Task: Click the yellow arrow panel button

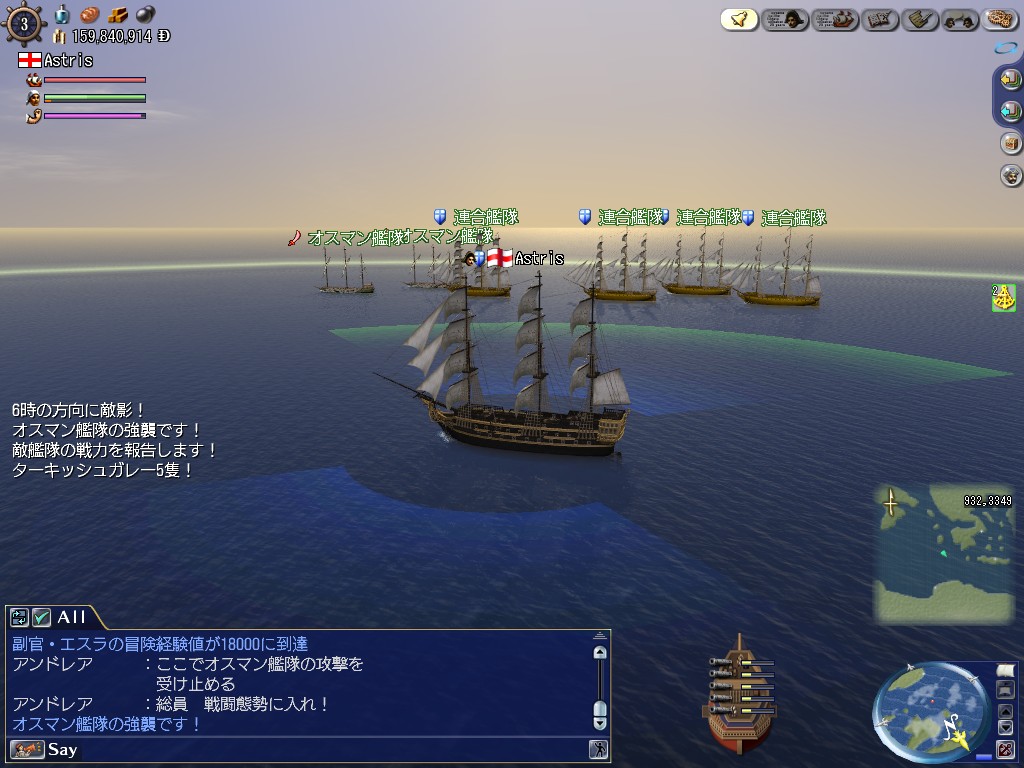Action: point(1010,80)
